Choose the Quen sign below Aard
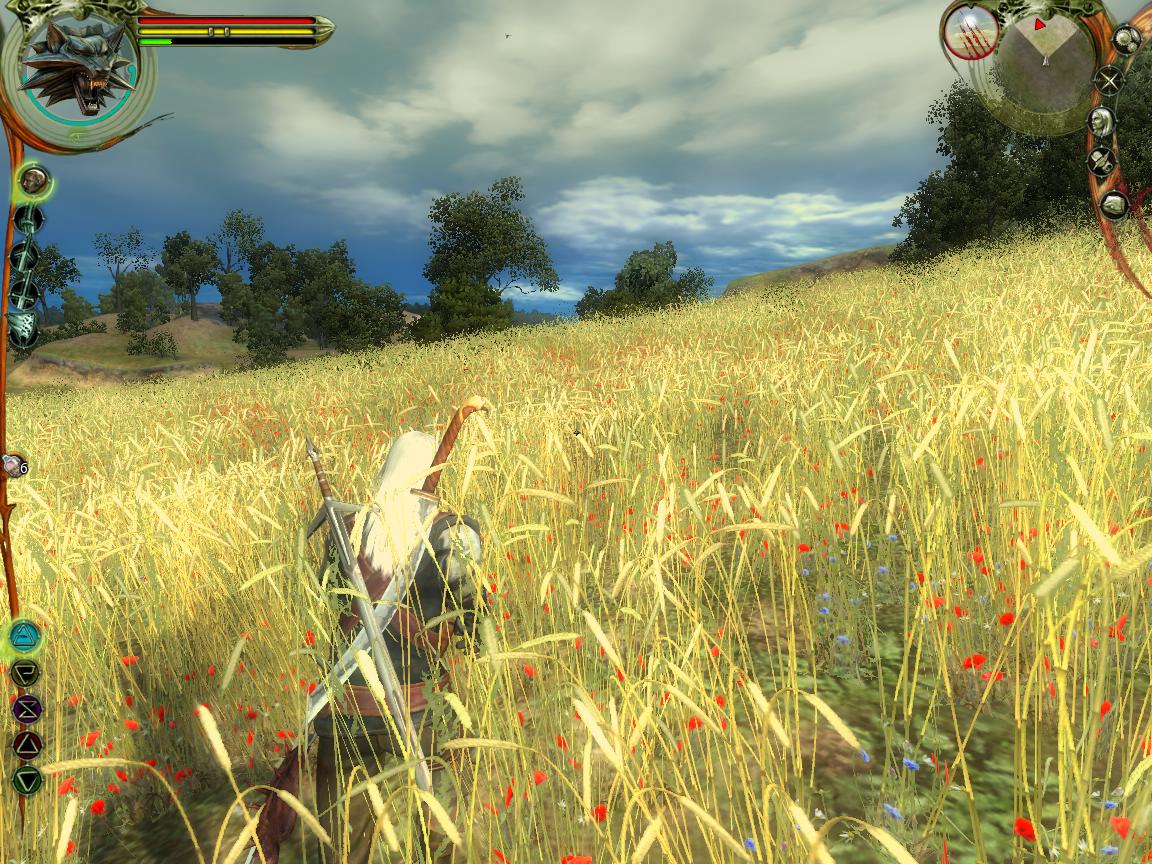 [26, 672]
